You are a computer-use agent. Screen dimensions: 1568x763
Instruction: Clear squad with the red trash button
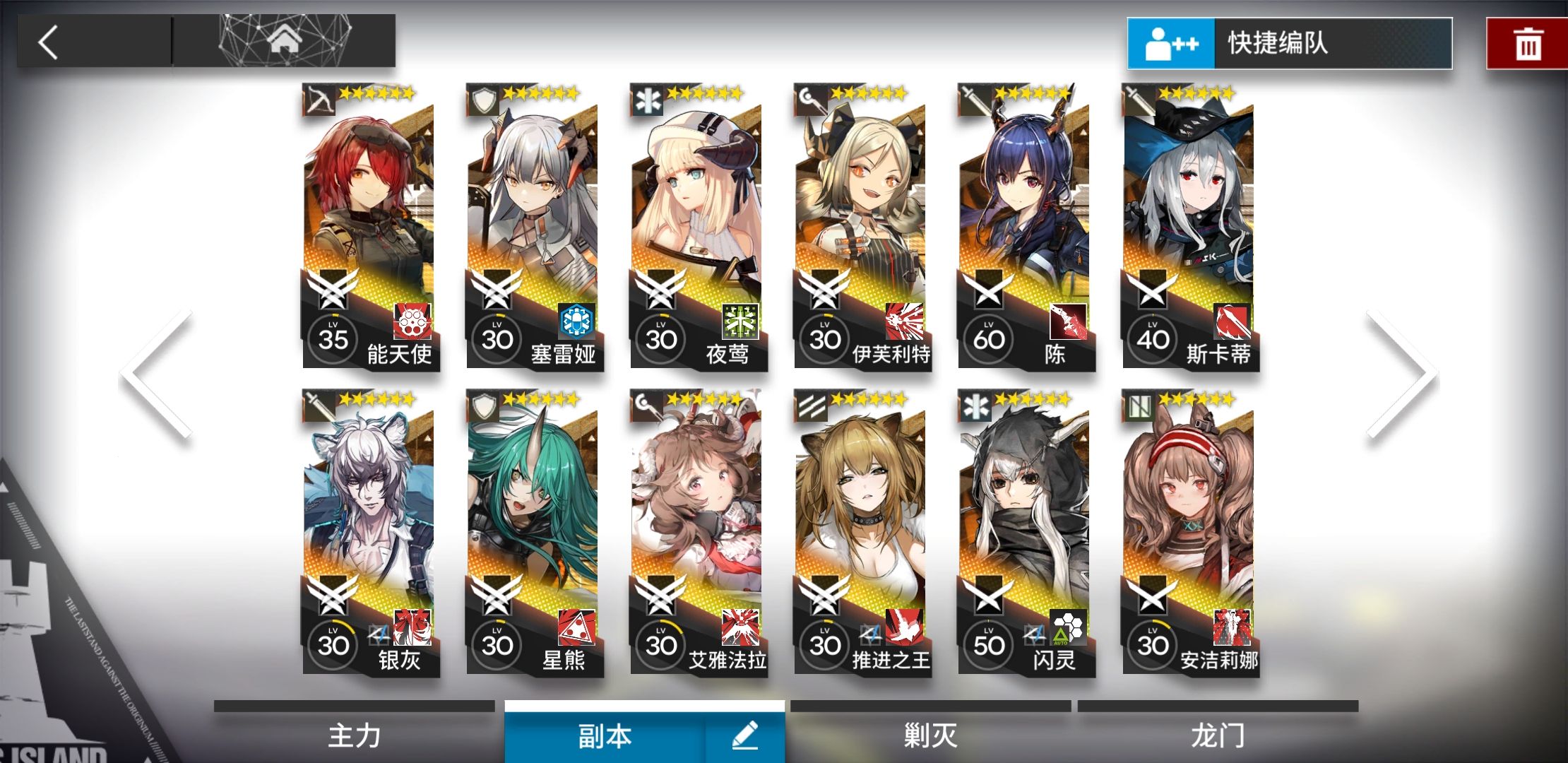1527,44
